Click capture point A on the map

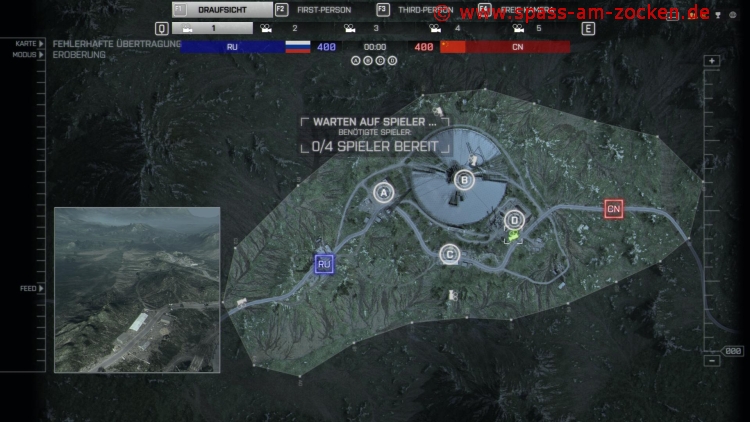point(382,192)
